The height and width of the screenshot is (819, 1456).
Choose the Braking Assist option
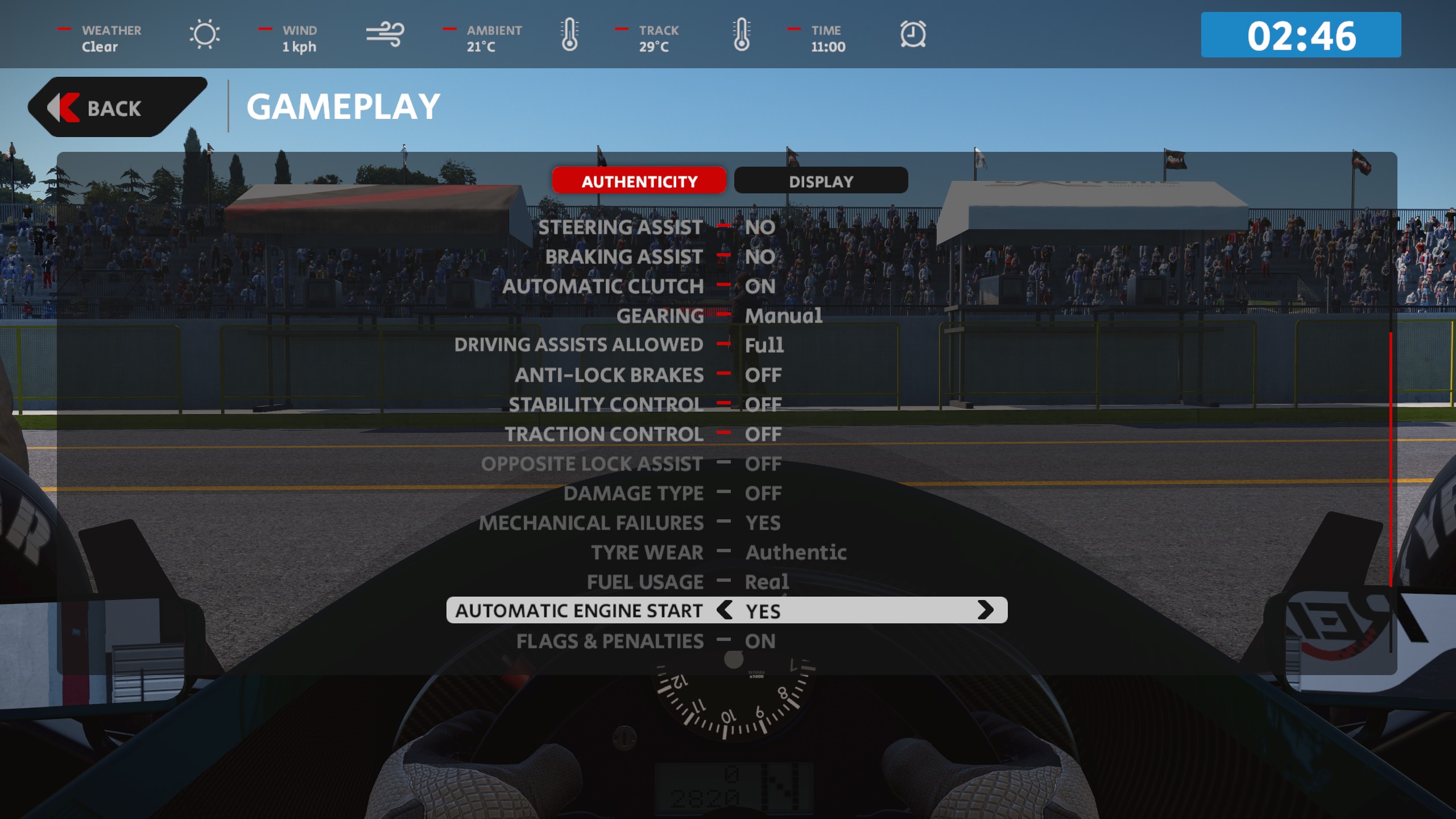coord(624,257)
